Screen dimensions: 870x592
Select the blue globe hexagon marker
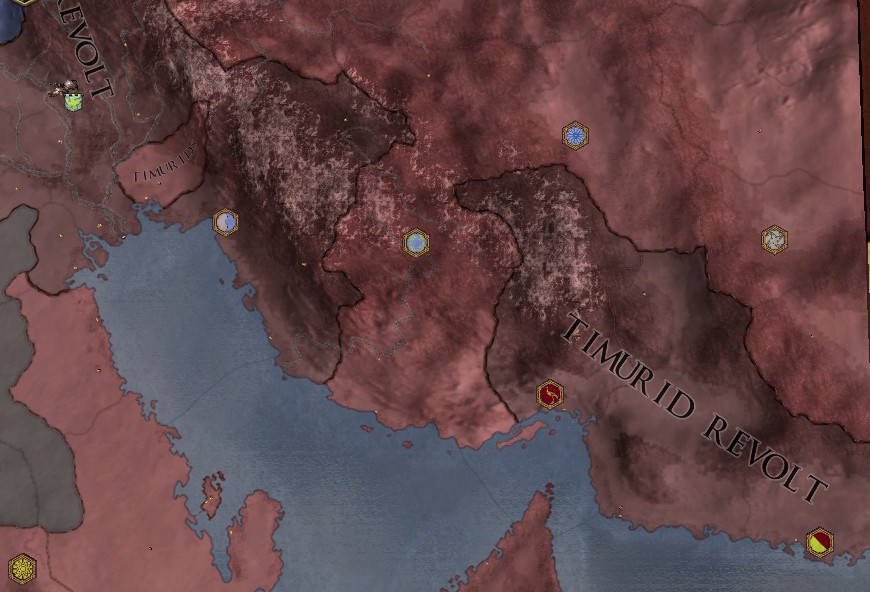[x=416, y=243]
